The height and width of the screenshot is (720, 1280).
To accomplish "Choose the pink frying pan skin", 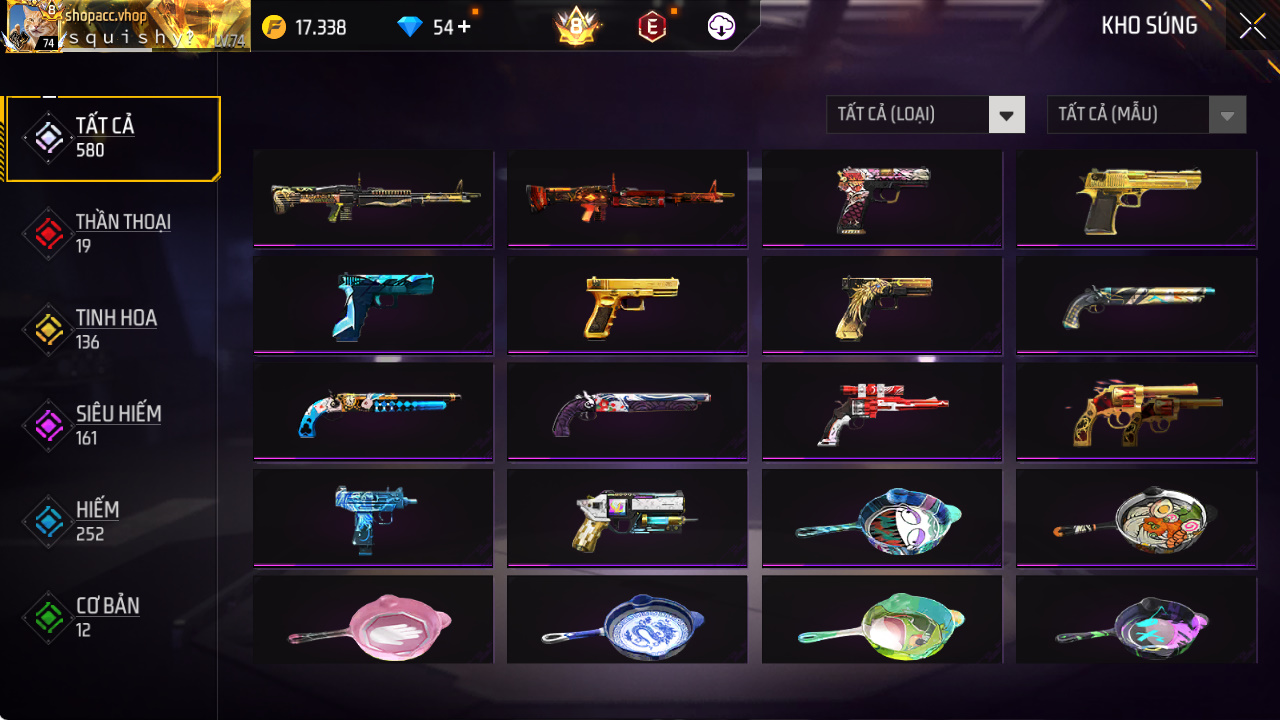I will click(x=373, y=624).
